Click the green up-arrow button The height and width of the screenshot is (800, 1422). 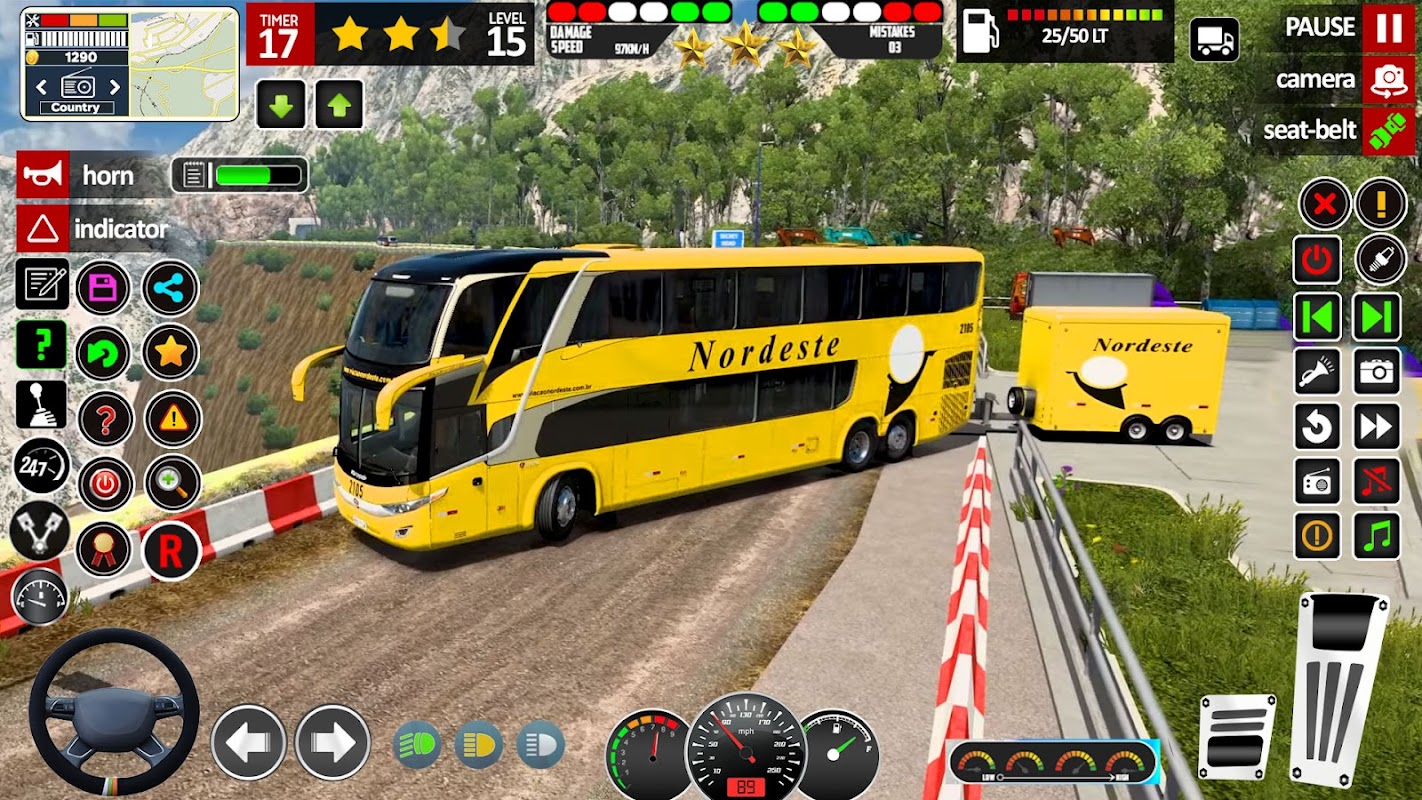coord(339,104)
